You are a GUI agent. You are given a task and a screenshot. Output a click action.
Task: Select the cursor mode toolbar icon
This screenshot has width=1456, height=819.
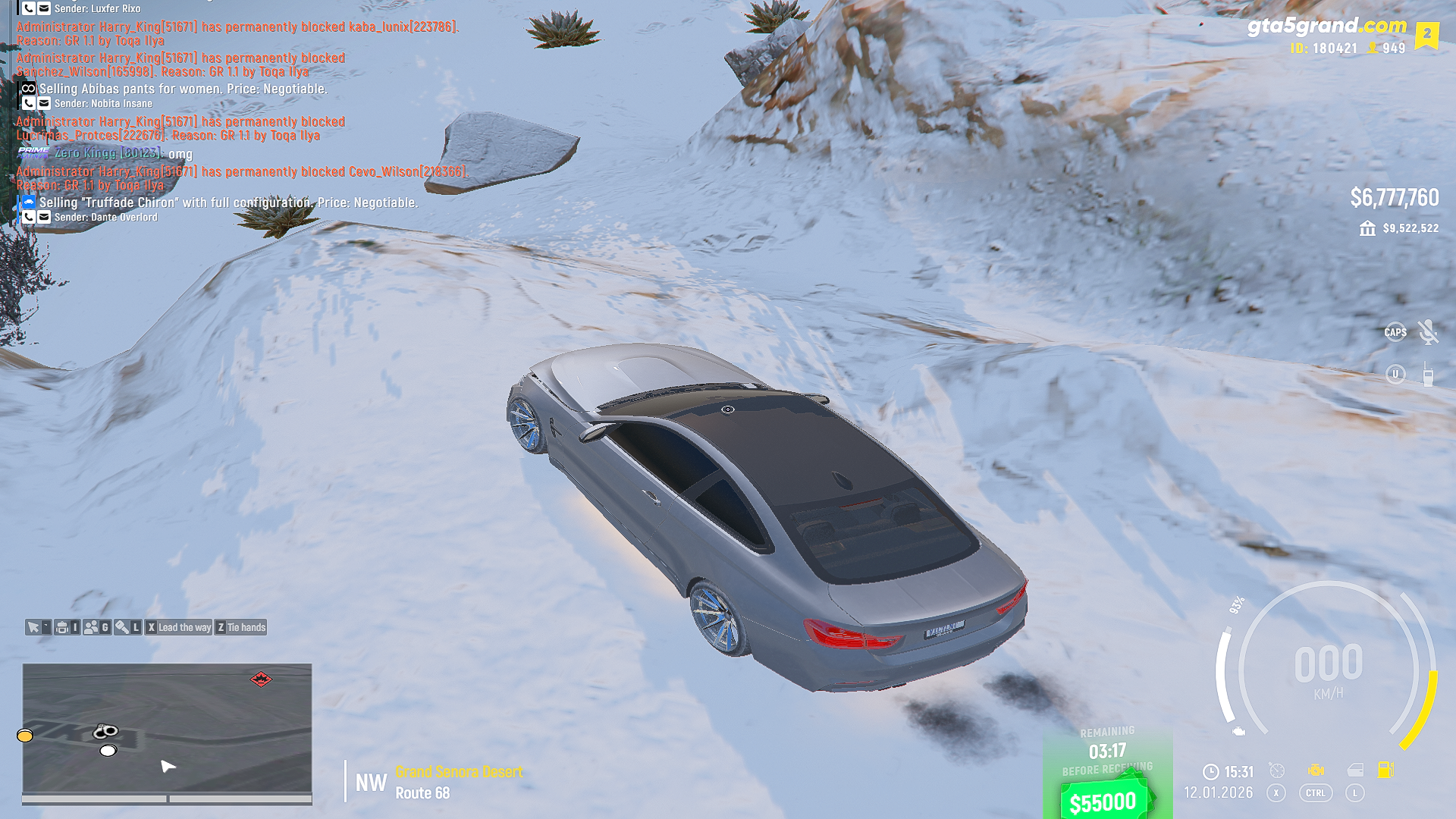coord(34,627)
